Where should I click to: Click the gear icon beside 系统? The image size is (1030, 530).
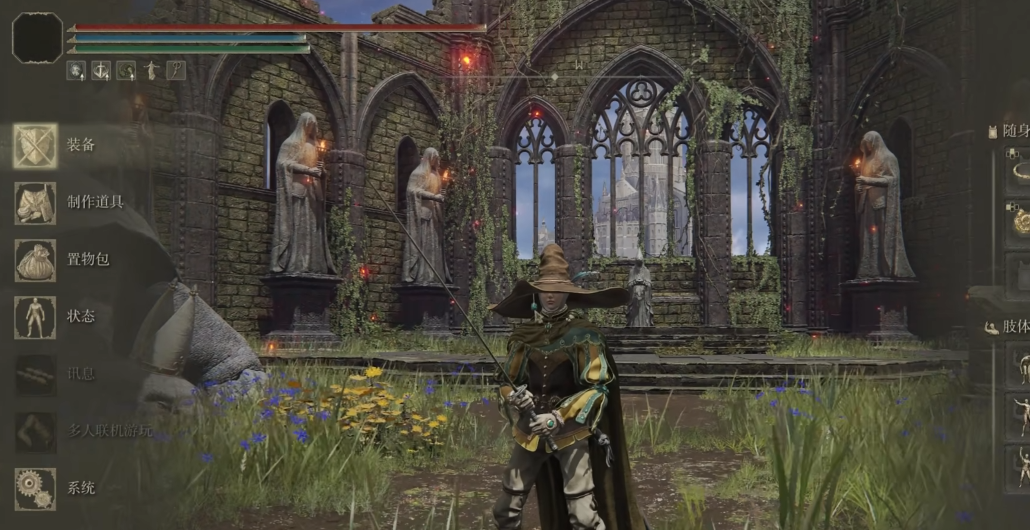pyautogui.click(x=35, y=488)
